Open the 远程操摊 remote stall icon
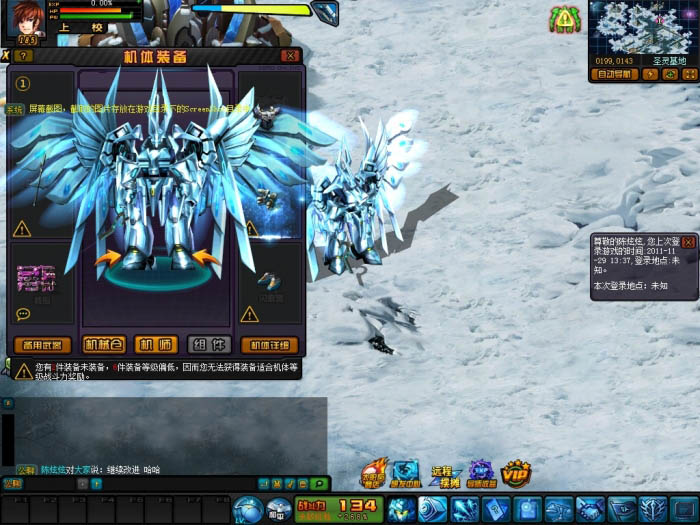 [443, 474]
